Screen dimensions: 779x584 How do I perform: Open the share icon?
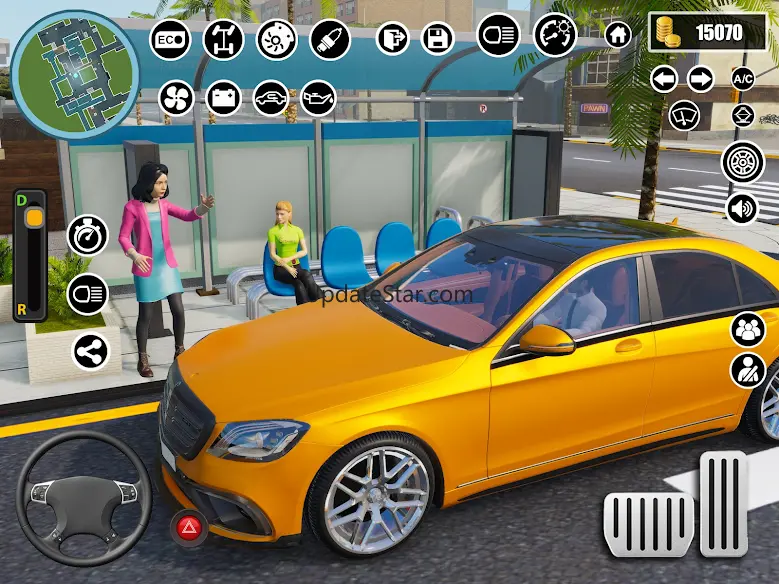[x=91, y=351]
